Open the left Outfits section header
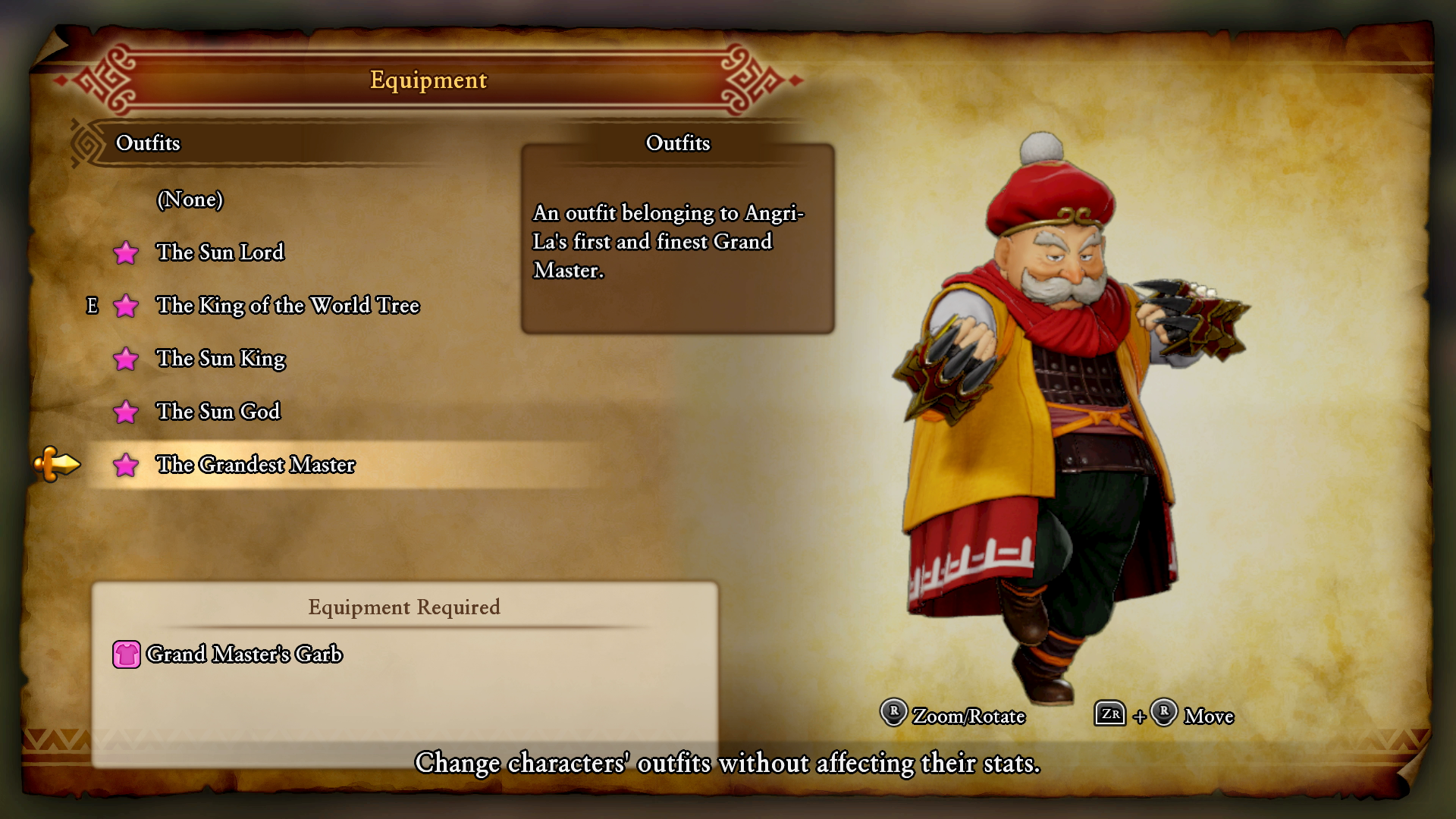This screenshot has height=819, width=1456. pos(149,143)
